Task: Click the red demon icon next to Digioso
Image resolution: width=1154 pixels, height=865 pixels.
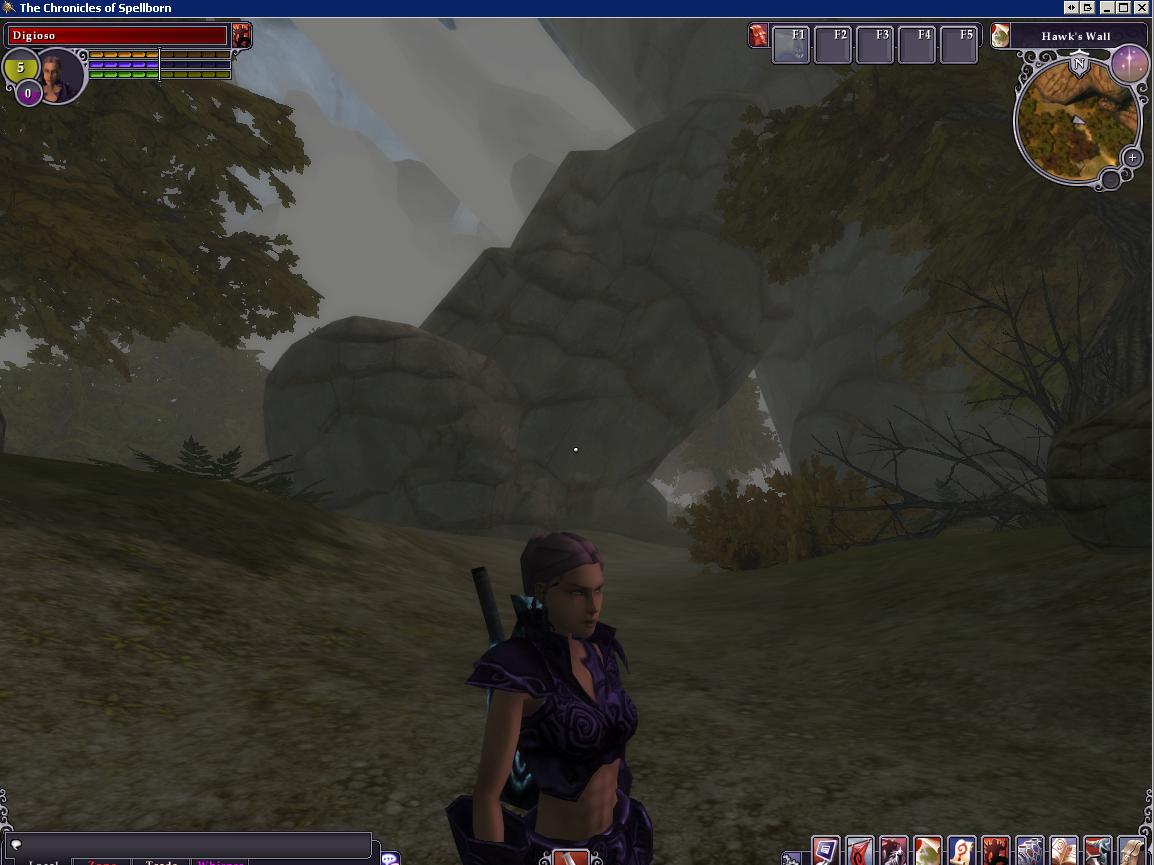Action: (x=241, y=36)
